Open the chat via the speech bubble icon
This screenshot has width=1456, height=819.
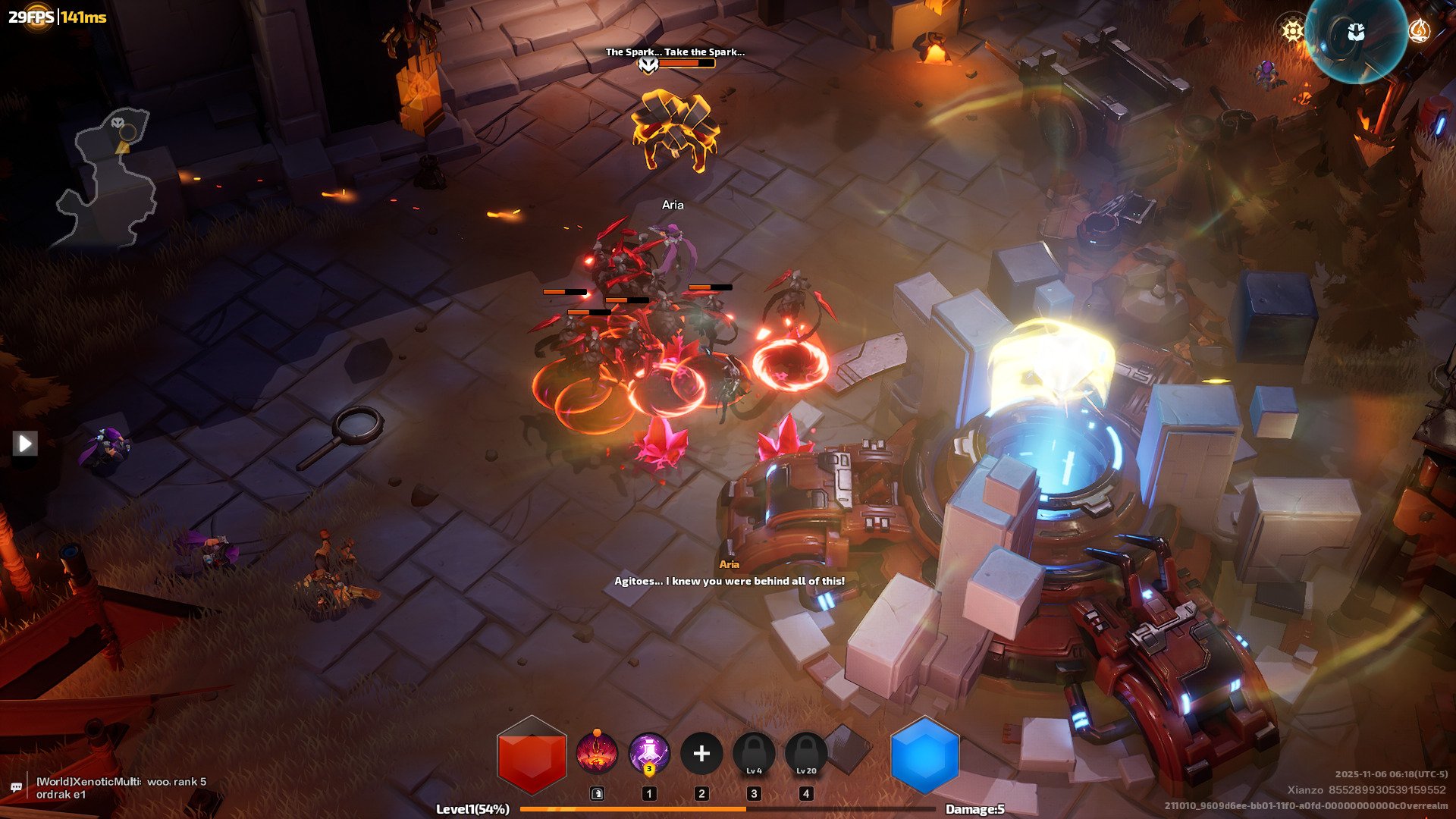16,788
